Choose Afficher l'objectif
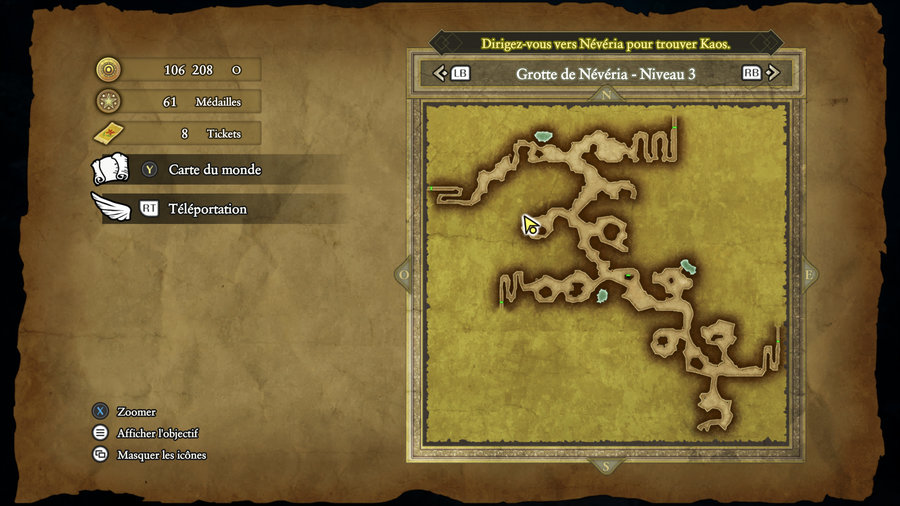Image resolution: width=900 pixels, height=506 pixels. pos(157,433)
